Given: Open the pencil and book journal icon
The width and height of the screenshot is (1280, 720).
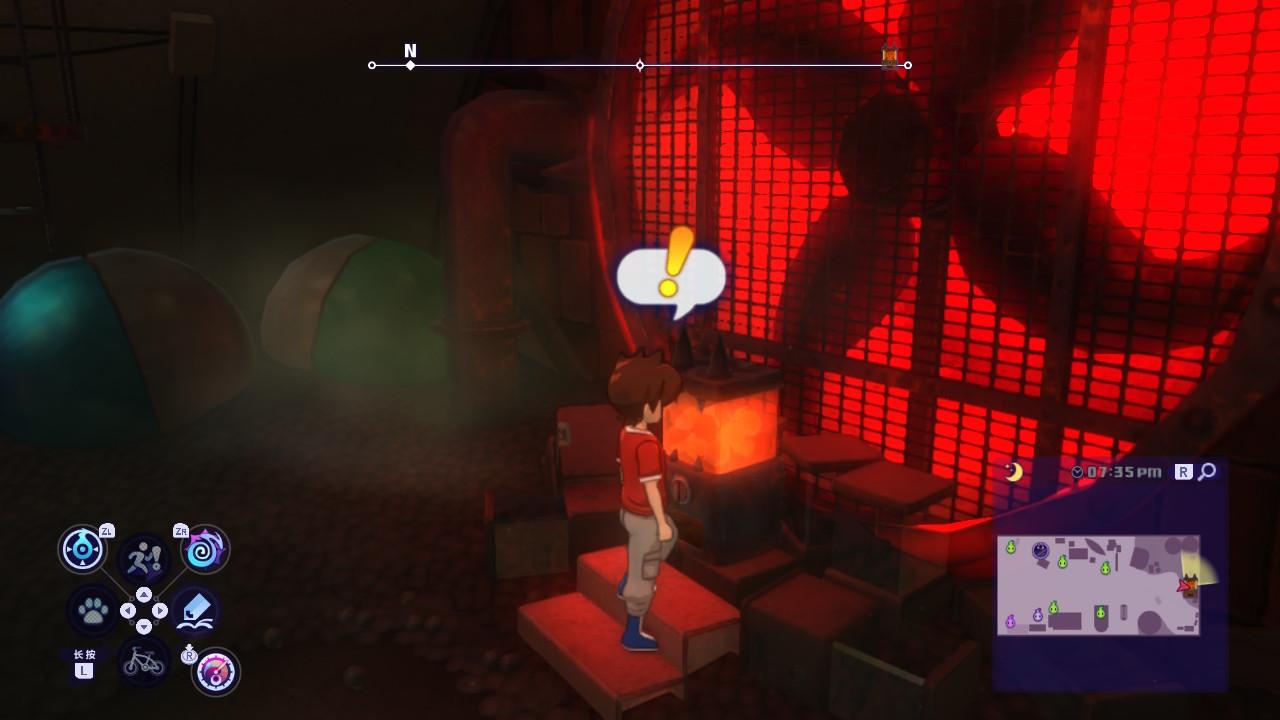Looking at the screenshot, I should pos(195,610).
